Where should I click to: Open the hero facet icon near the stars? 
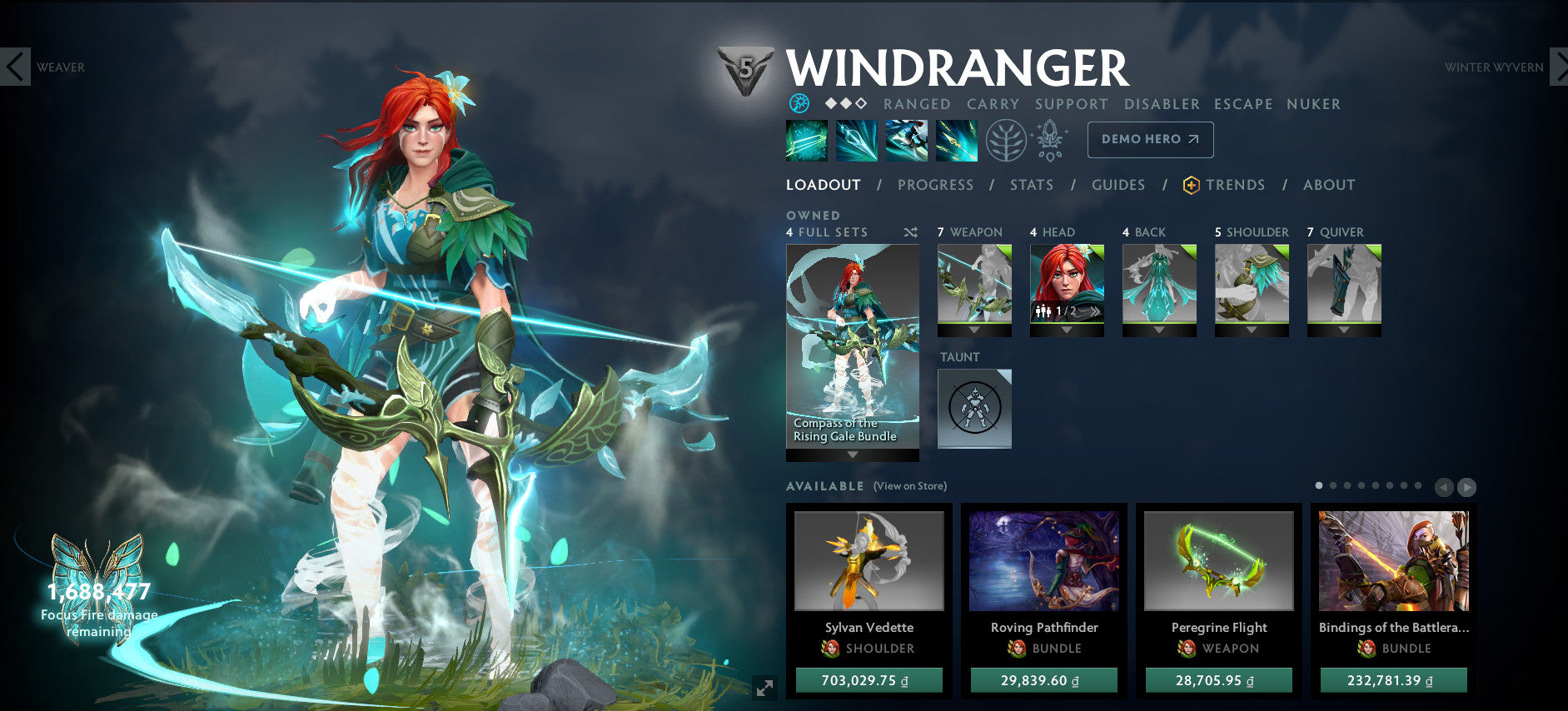[797, 103]
